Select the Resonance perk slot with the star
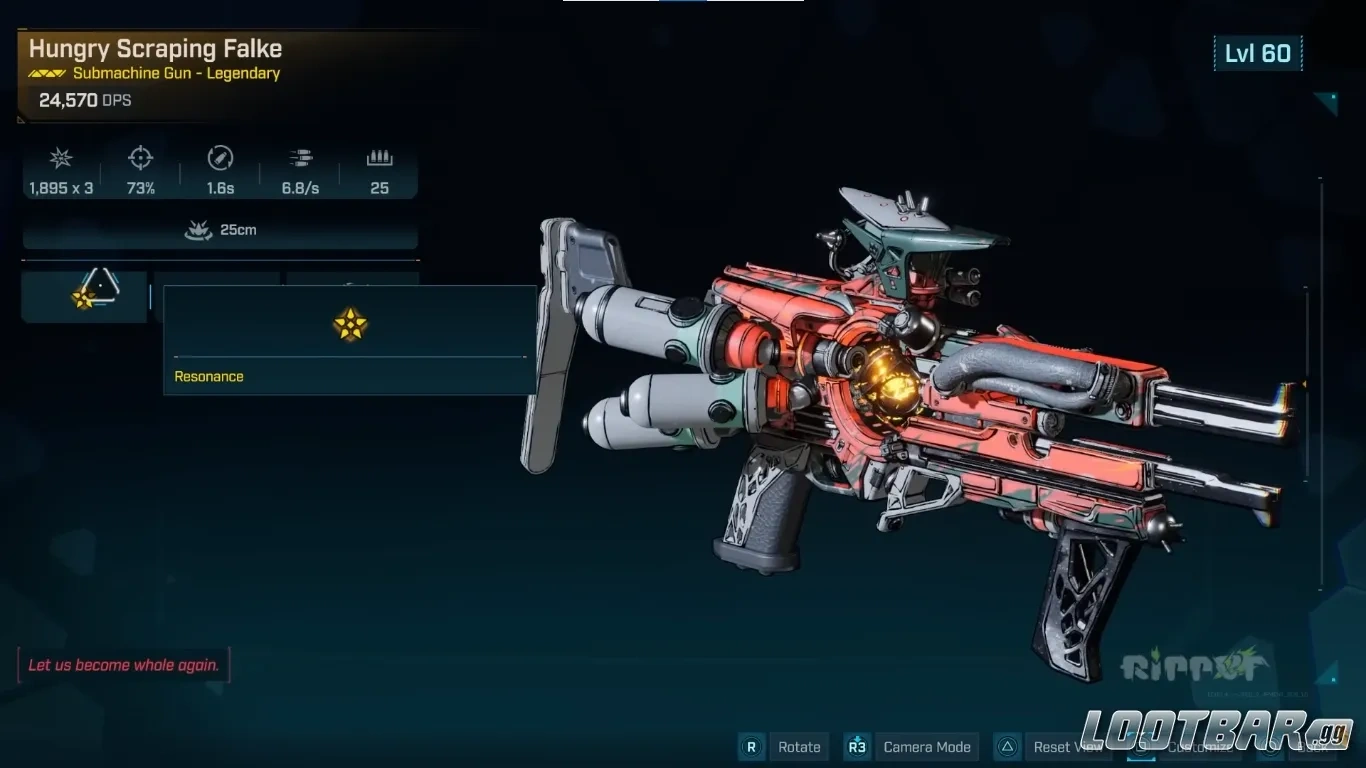The height and width of the screenshot is (768, 1366). pos(84,297)
